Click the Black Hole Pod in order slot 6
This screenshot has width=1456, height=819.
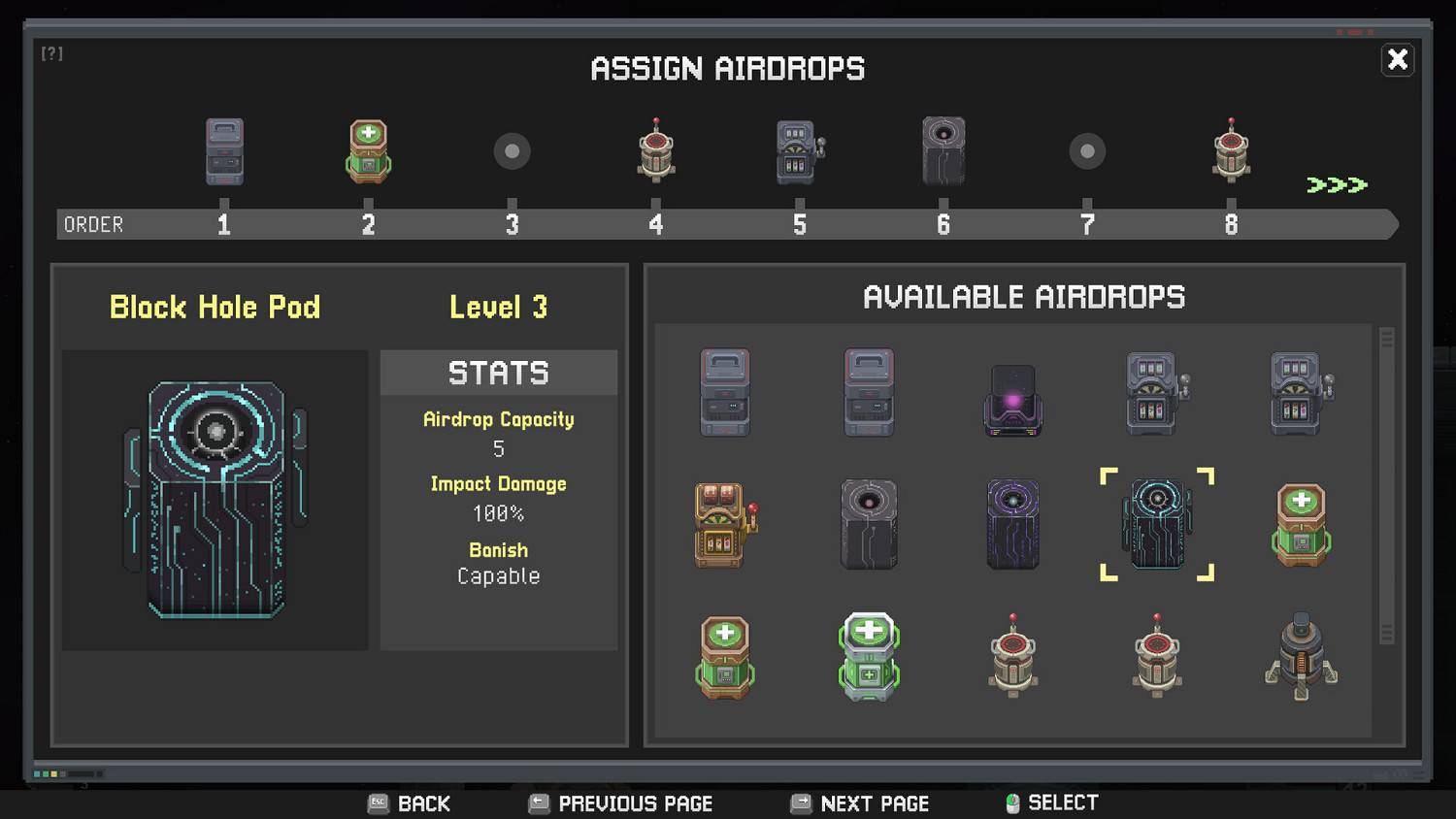(x=943, y=150)
